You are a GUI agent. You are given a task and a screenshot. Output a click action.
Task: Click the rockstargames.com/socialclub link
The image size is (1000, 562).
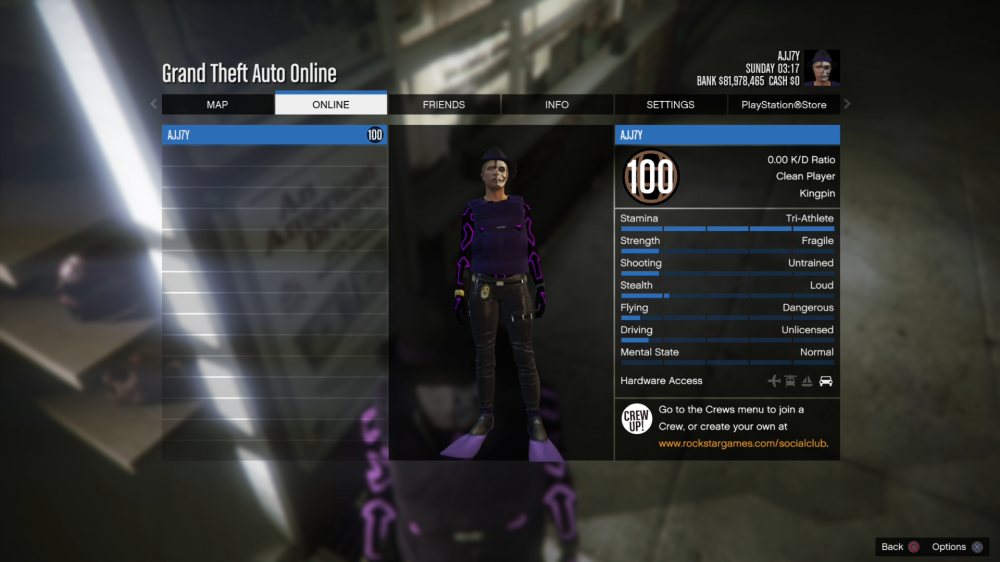click(743, 443)
